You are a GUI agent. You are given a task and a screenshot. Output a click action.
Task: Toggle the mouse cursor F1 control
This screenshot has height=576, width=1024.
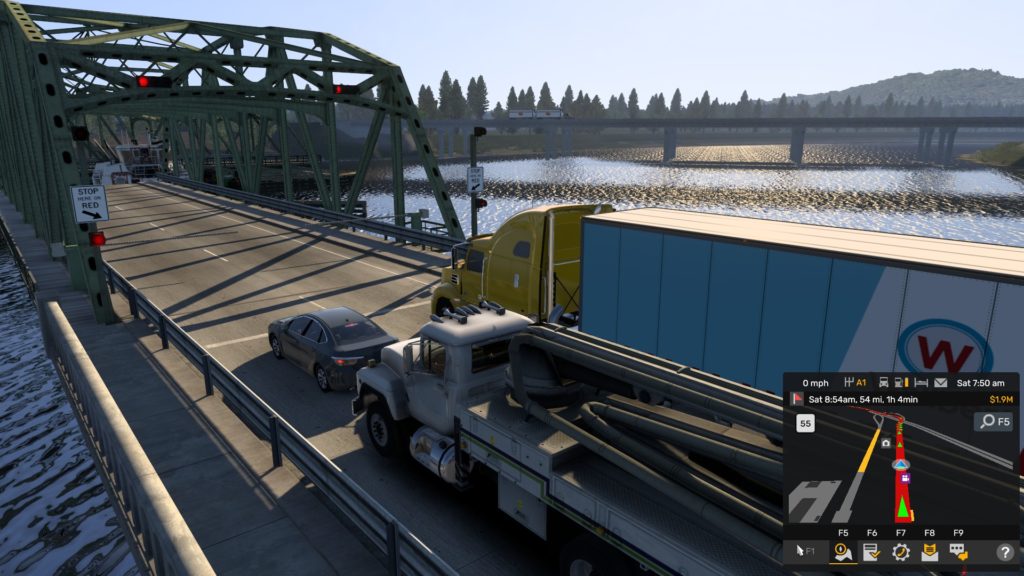coord(805,551)
